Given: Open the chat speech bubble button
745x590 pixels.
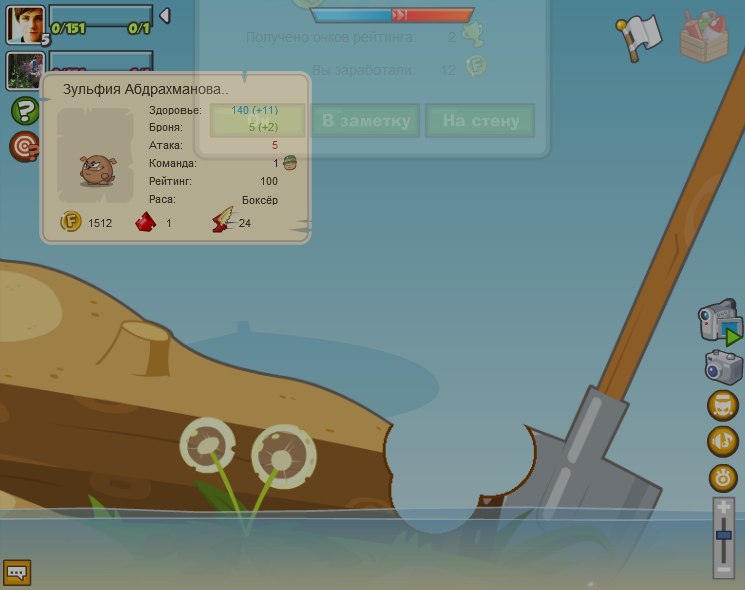Looking at the screenshot, I should pyautogui.click(x=17, y=572).
